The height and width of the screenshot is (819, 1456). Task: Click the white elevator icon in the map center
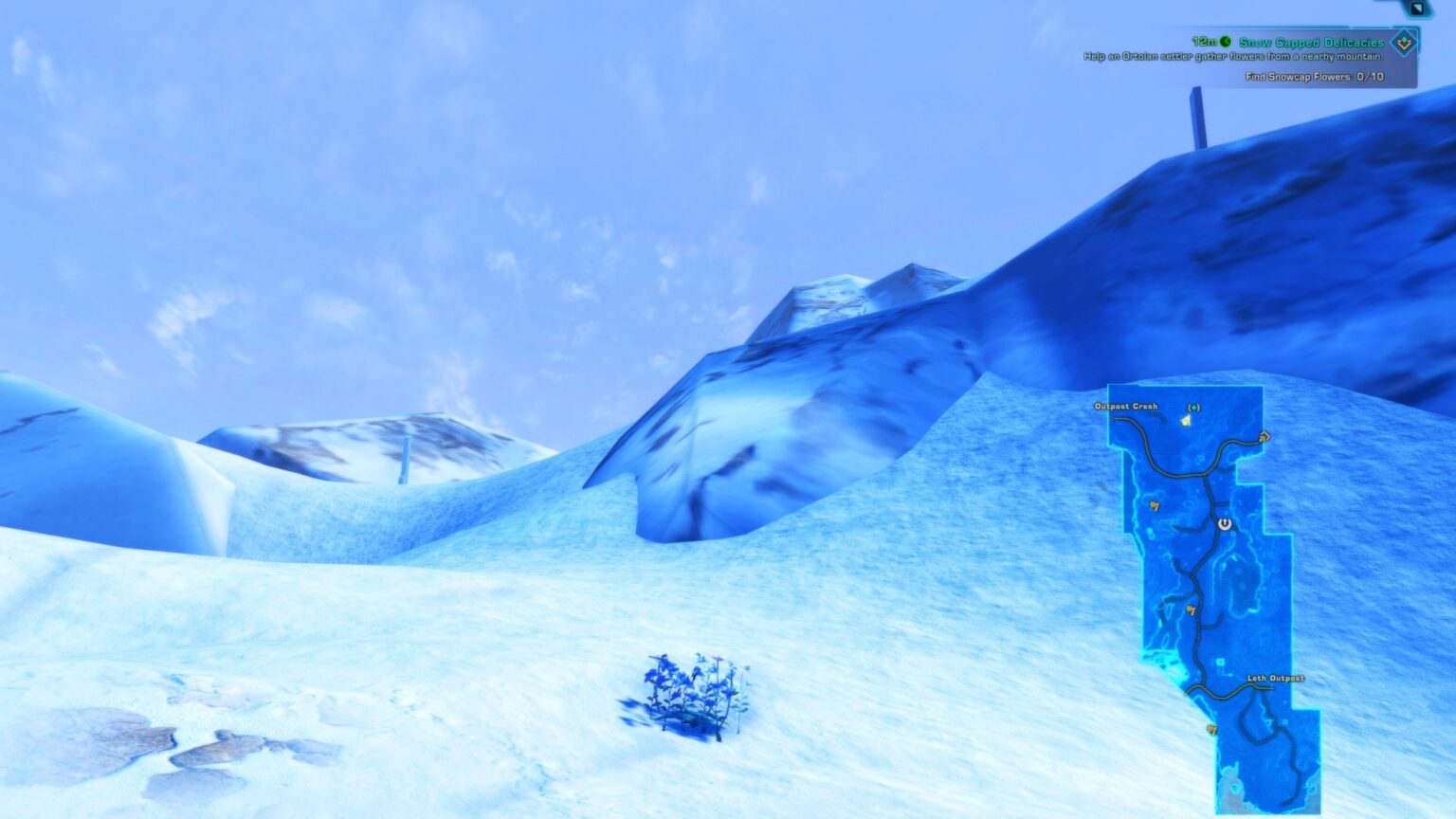1224,523
